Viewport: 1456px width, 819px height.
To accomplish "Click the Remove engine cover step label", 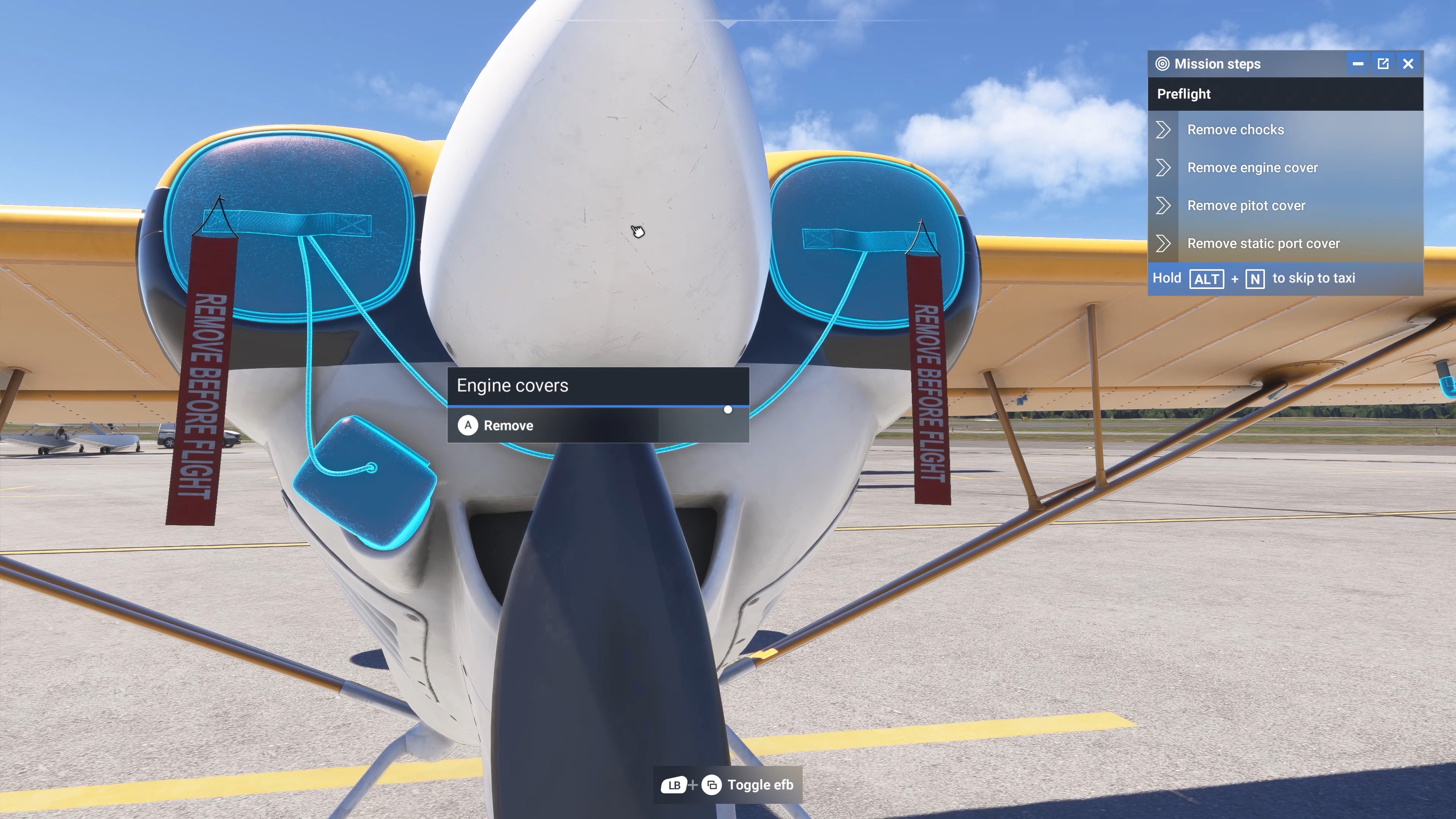I will 1252,167.
